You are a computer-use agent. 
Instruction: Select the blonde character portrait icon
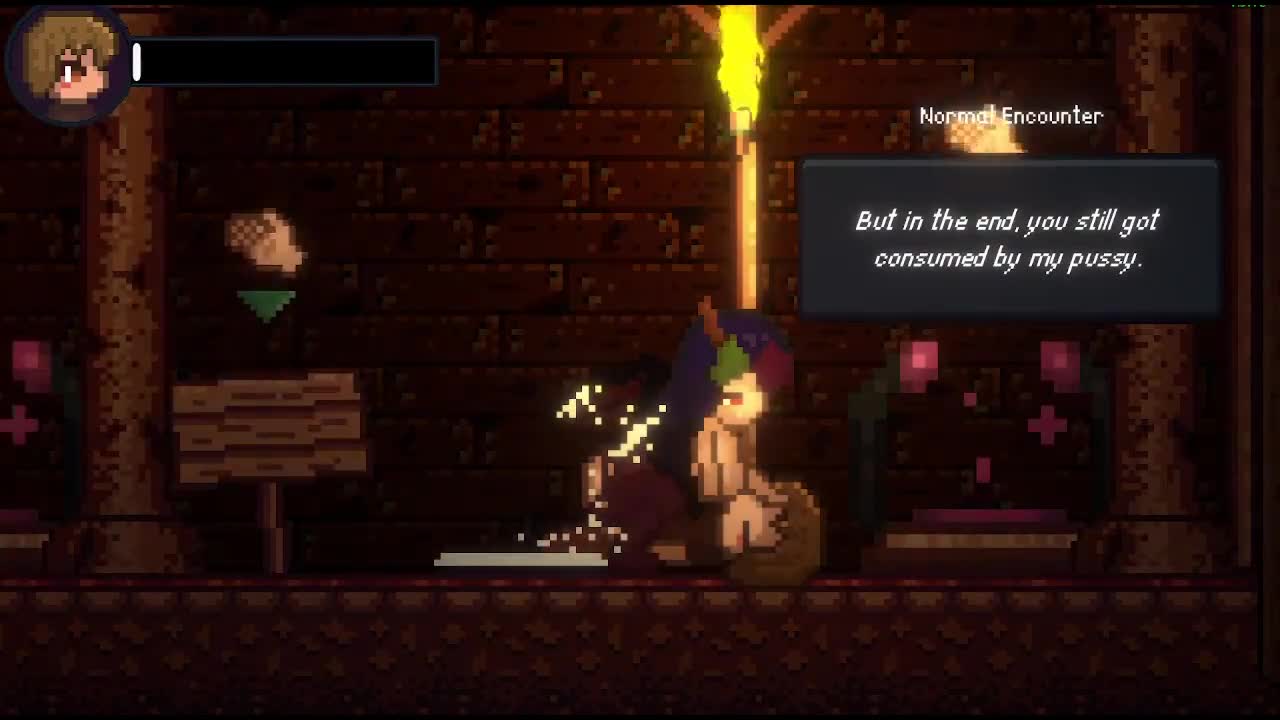coord(67,67)
